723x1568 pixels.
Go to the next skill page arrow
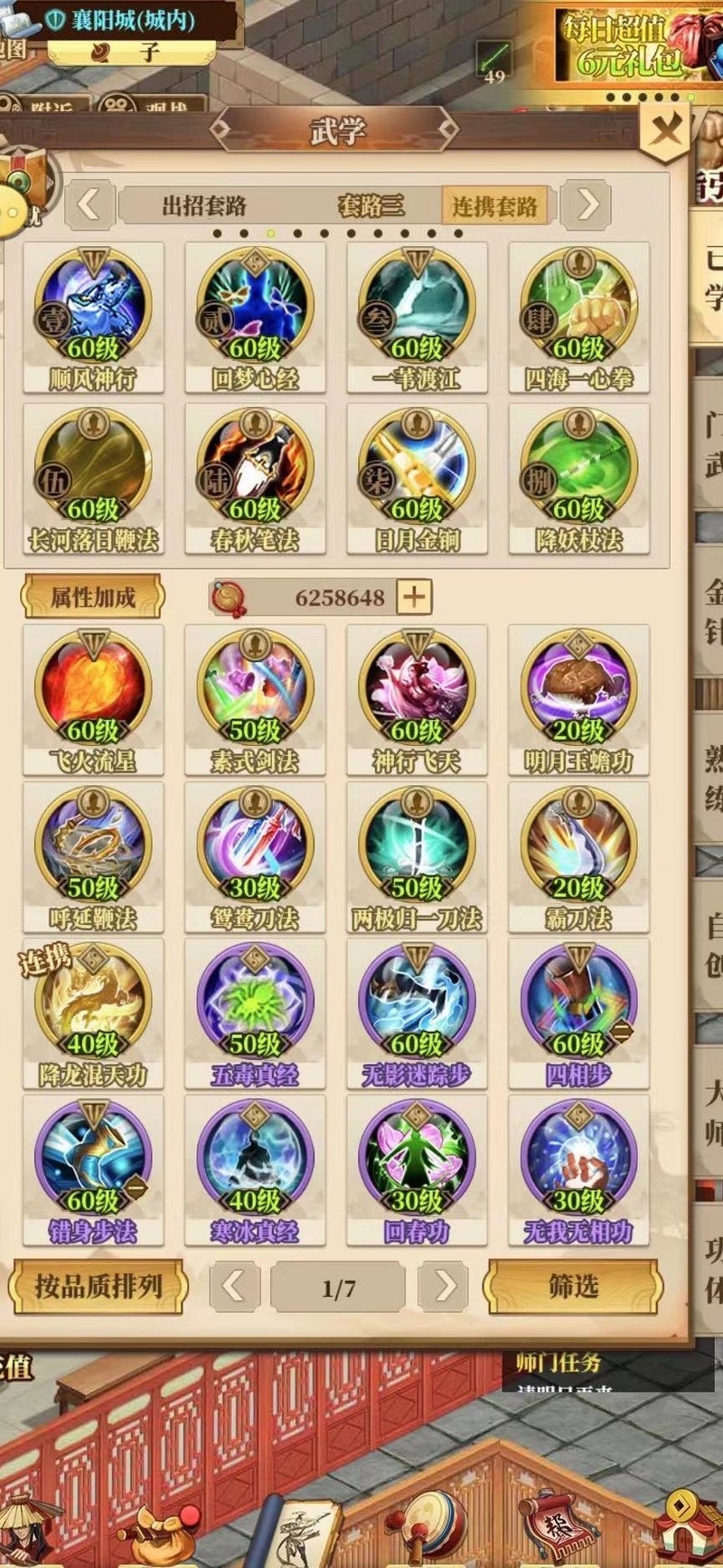(444, 1286)
